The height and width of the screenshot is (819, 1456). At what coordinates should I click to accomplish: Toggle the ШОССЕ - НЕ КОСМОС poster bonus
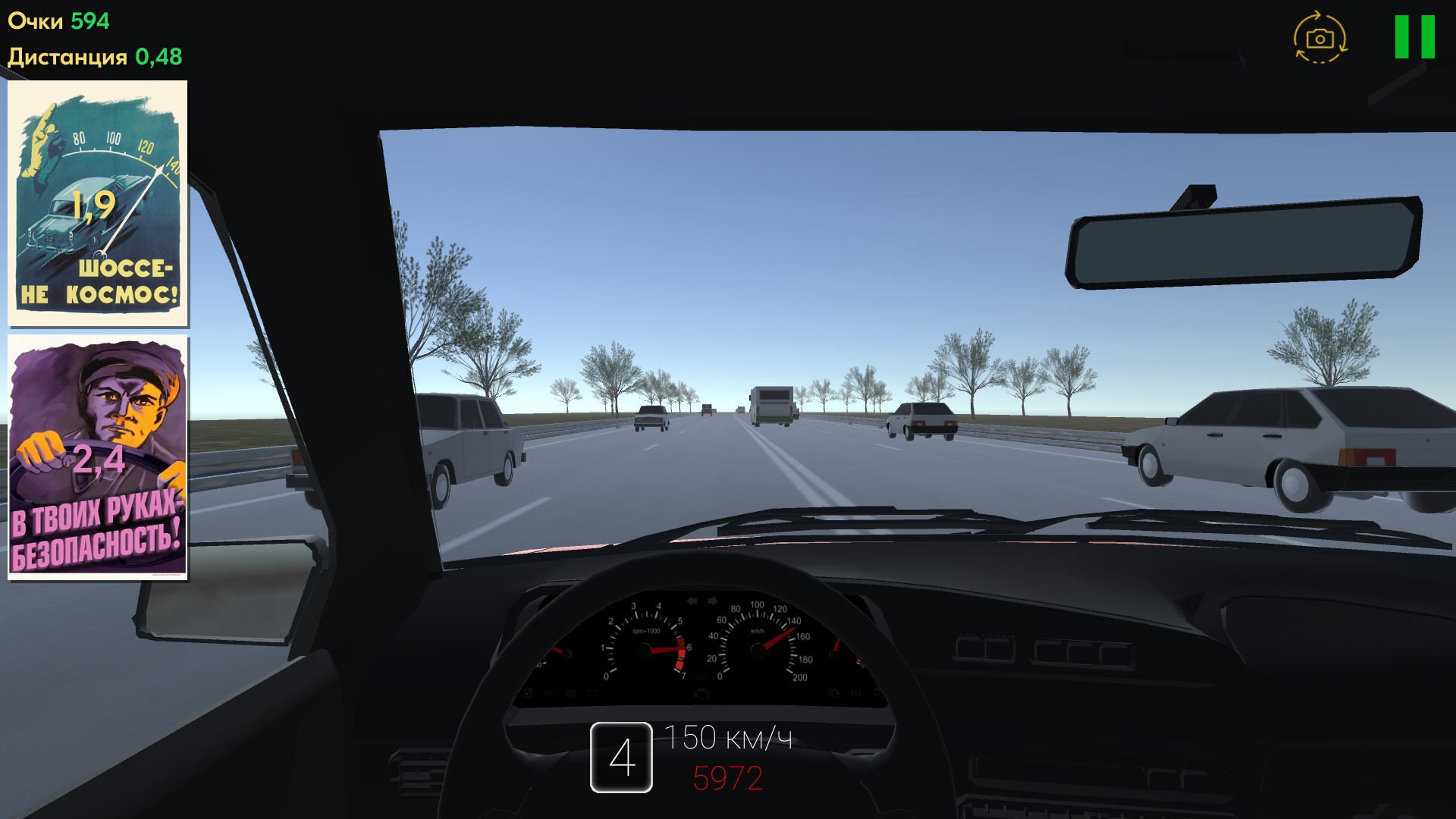pos(99,205)
